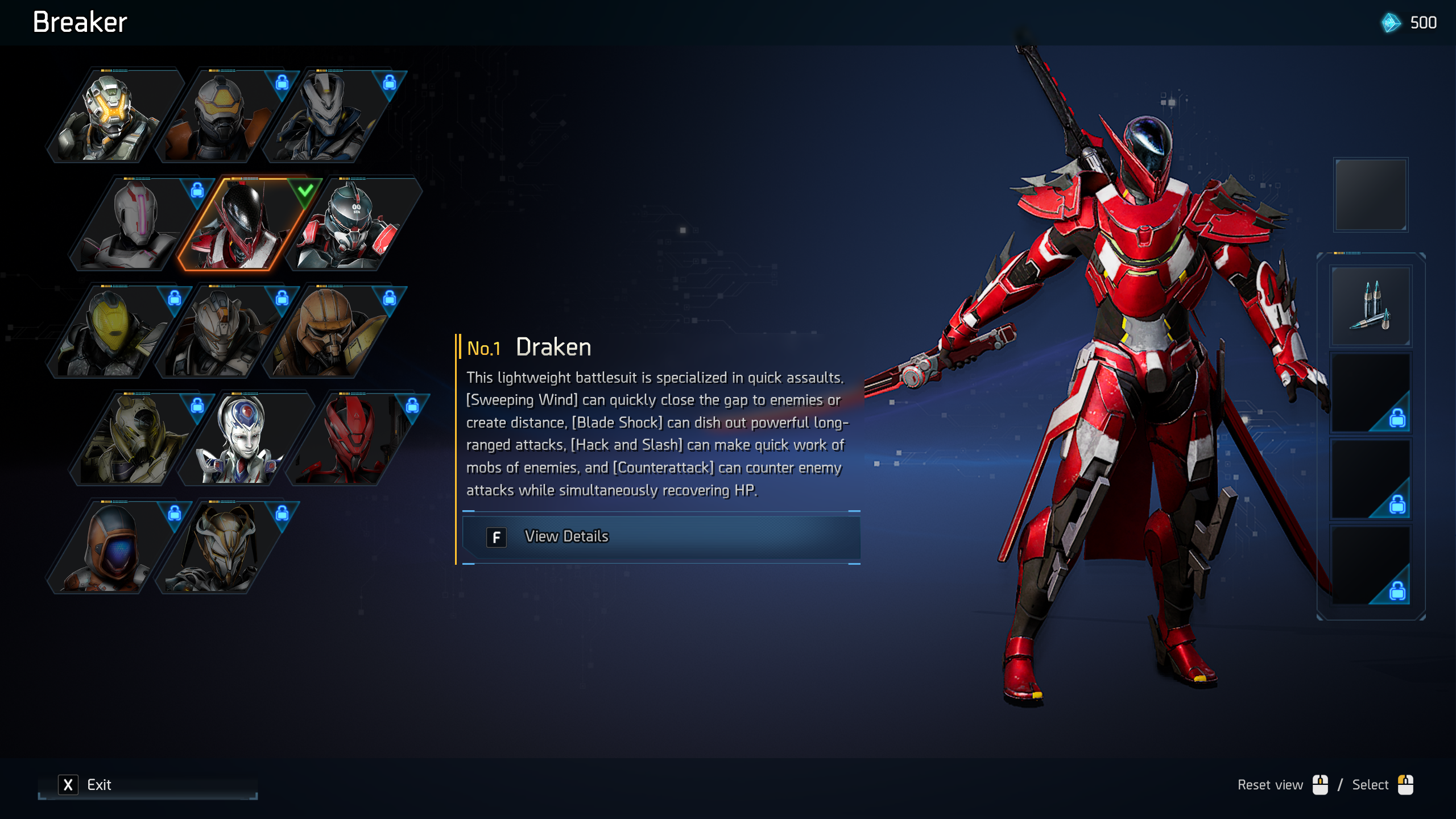Open the bullet ammo equipment slot
The image size is (1456, 819).
[1371, 307]
